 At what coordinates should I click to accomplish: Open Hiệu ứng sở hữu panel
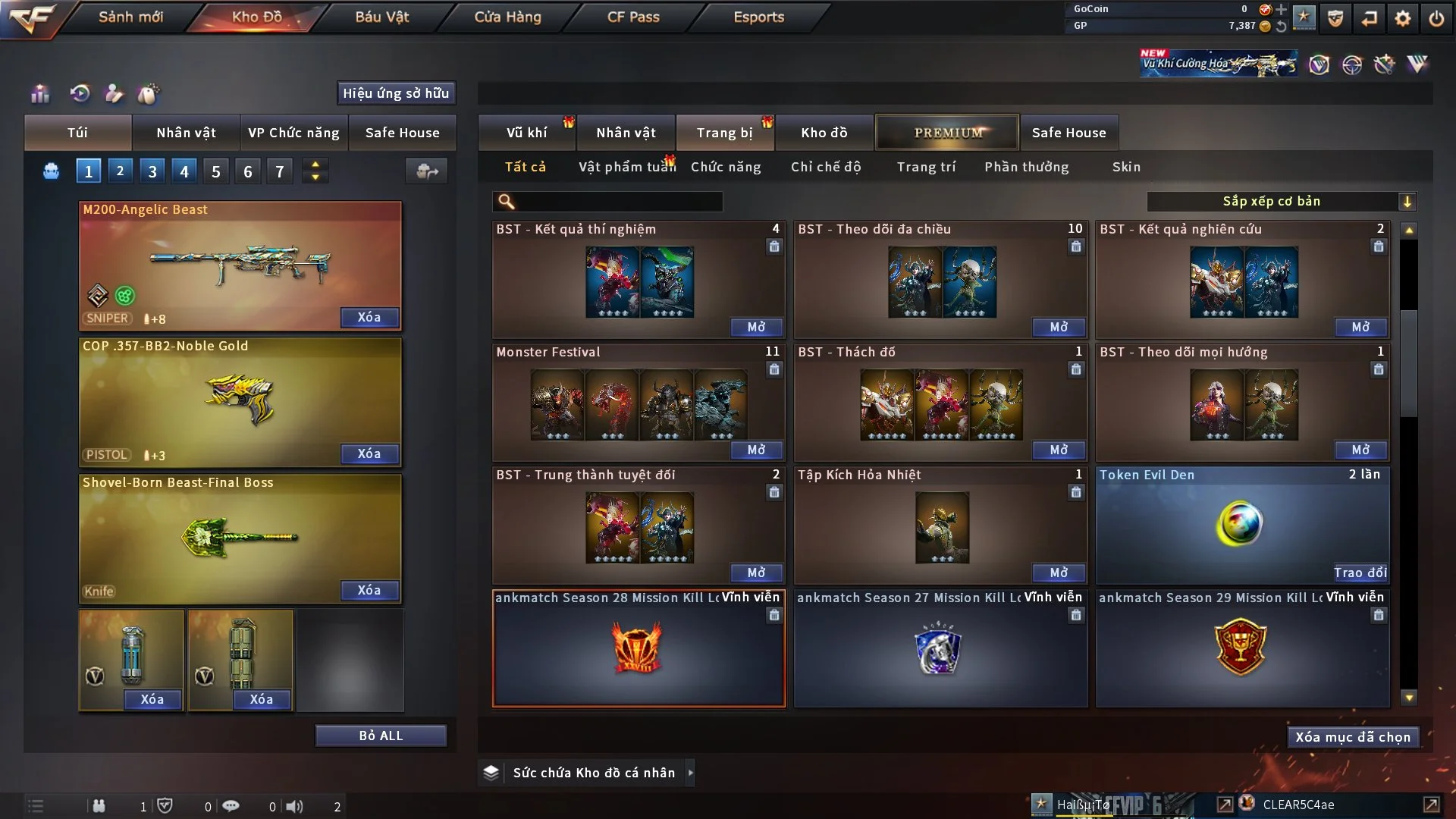[x=396, y=93]
